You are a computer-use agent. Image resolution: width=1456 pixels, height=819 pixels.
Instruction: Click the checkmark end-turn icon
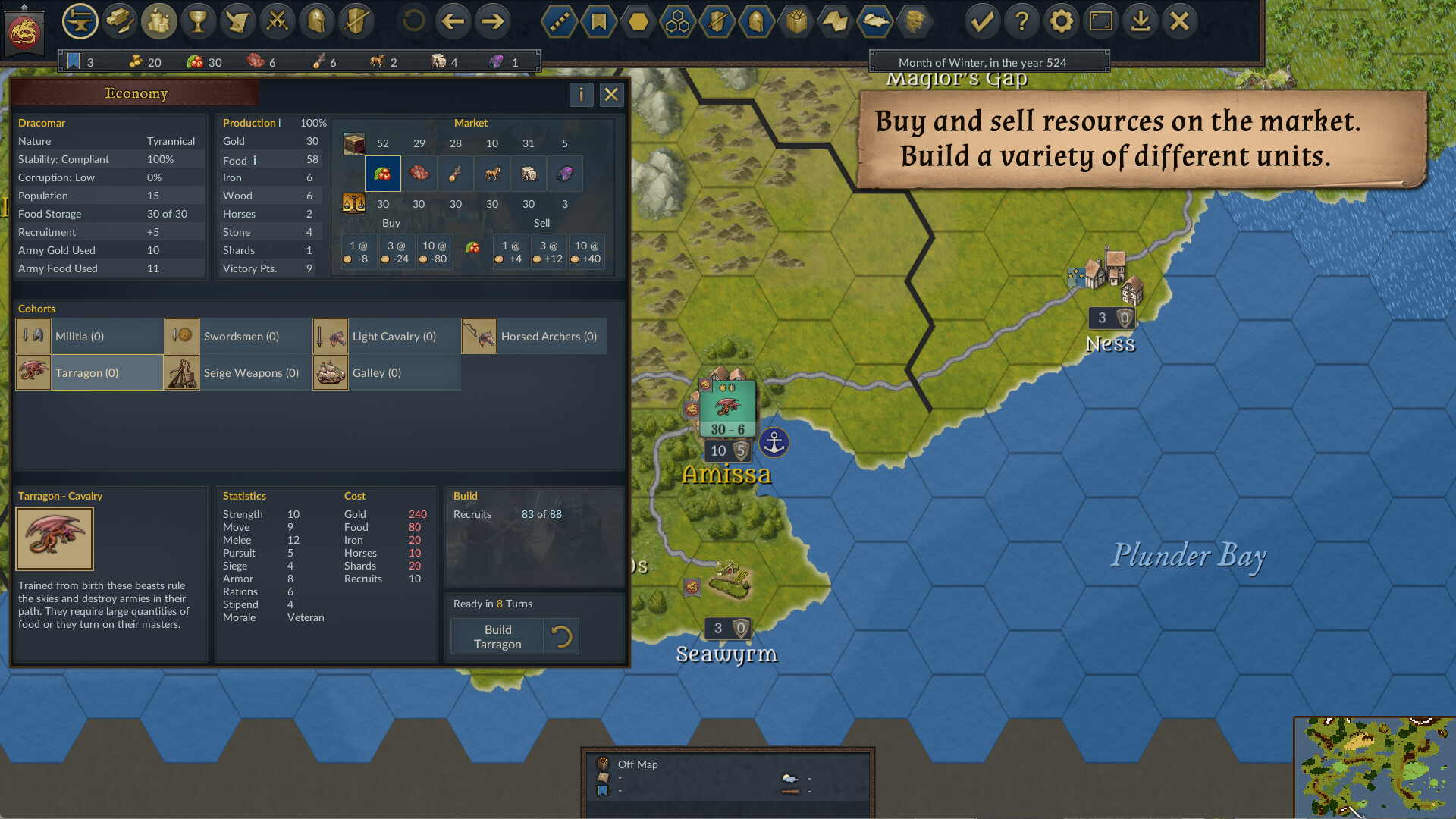[982, 21]
